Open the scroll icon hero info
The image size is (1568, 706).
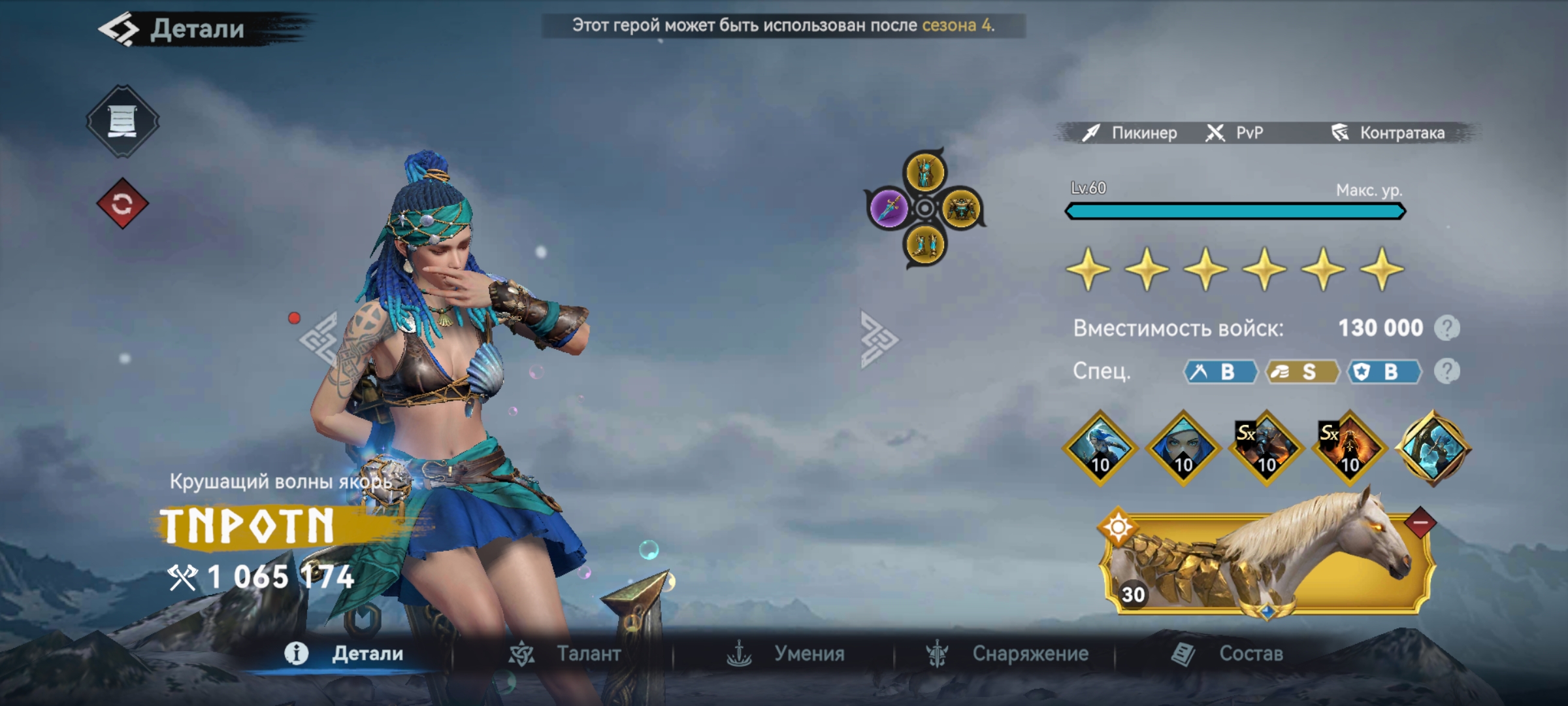click(122, 121)
